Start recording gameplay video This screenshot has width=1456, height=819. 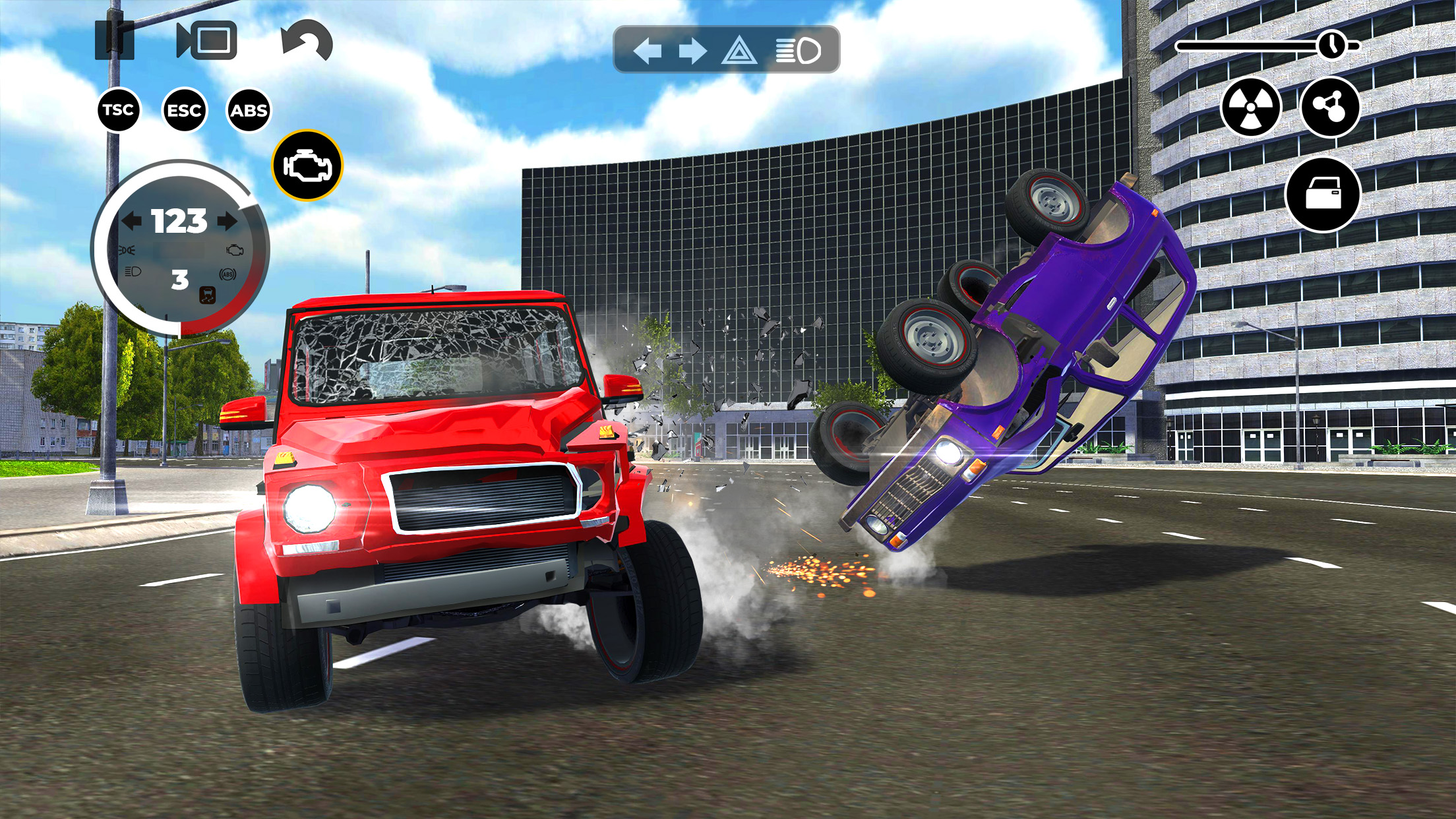(x=208, y=41)
